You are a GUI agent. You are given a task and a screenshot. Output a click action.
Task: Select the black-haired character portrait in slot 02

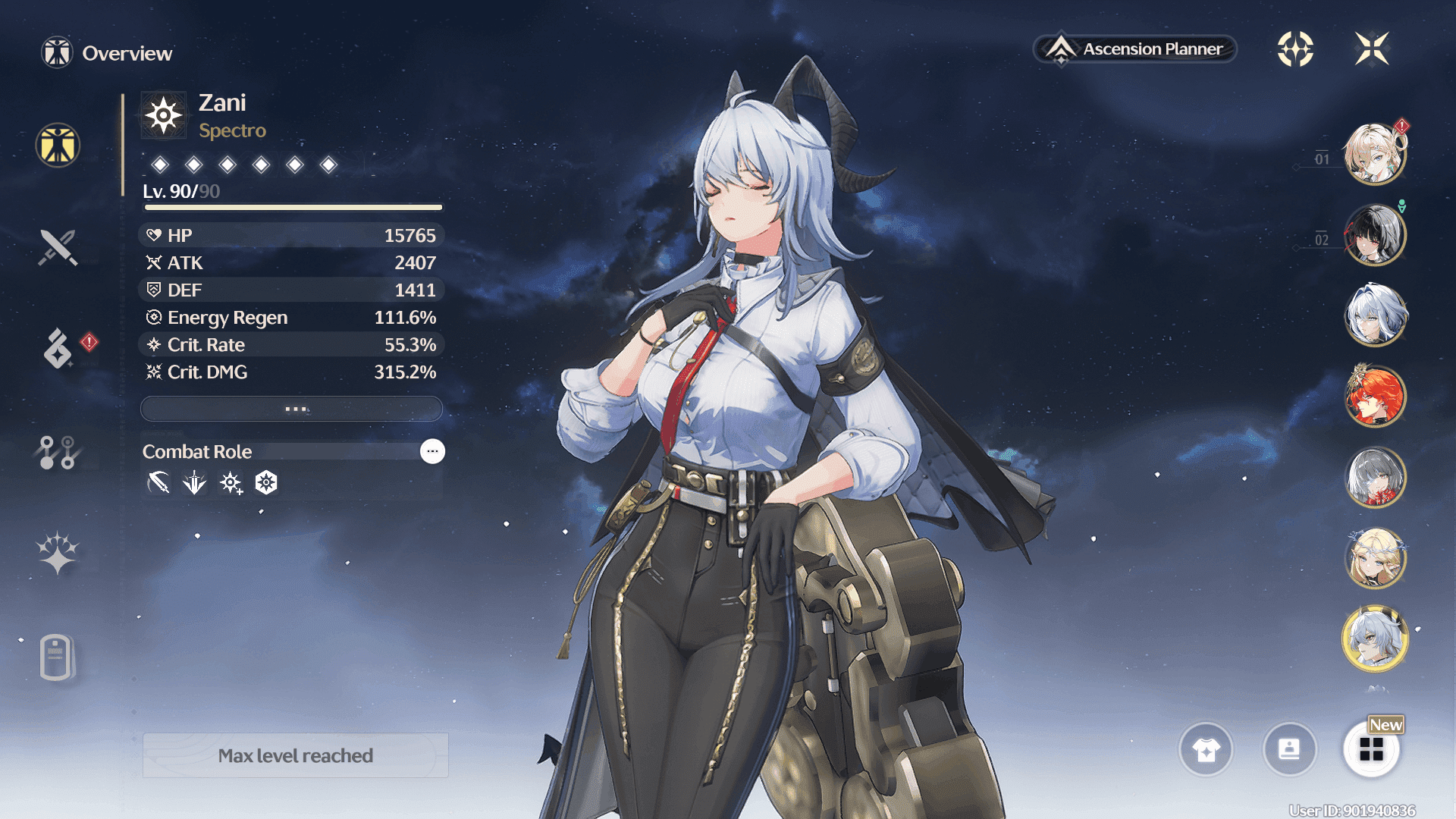pos(1375,235)
